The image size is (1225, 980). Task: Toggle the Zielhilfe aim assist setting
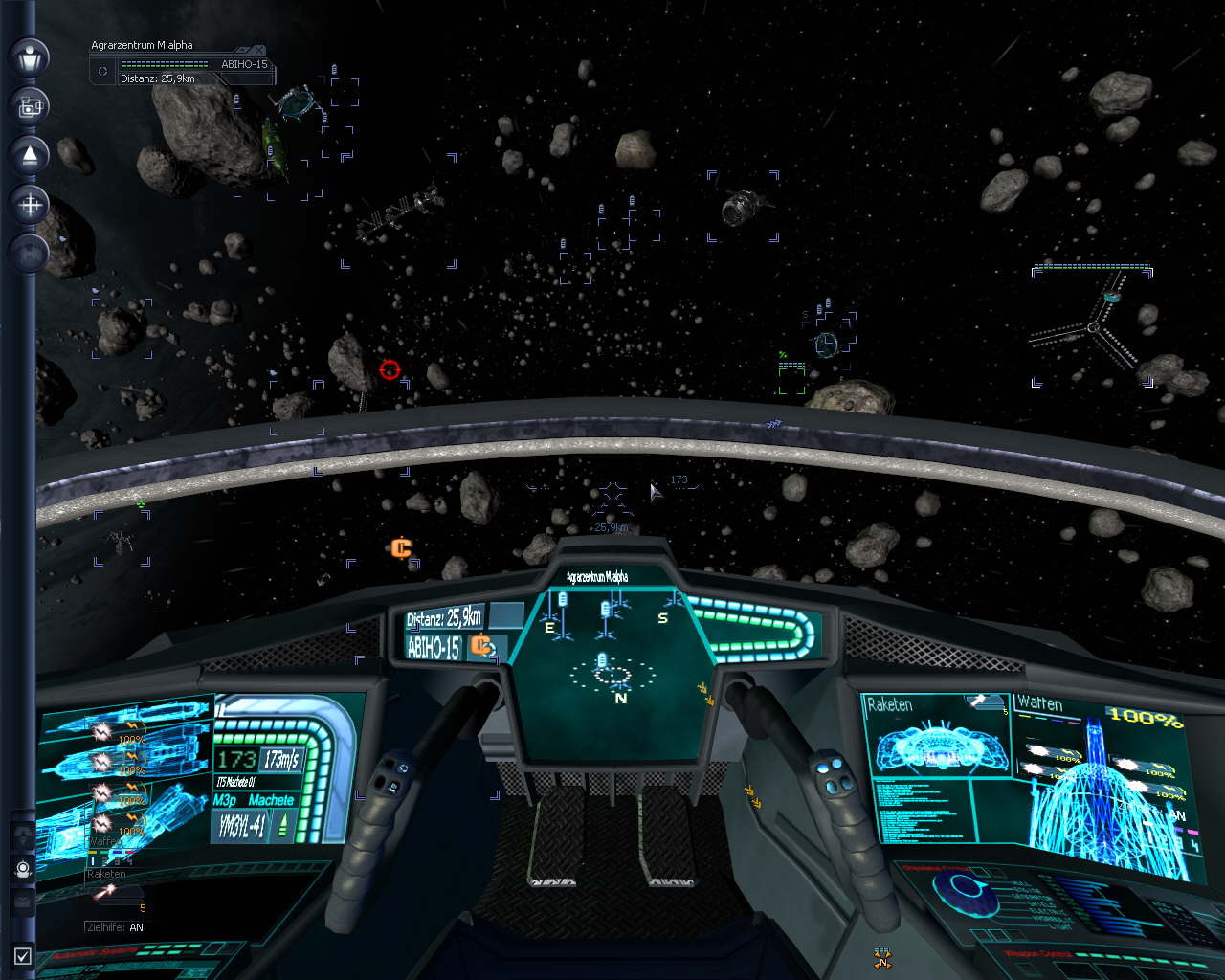pyautogui.click(x=115, y=927)
